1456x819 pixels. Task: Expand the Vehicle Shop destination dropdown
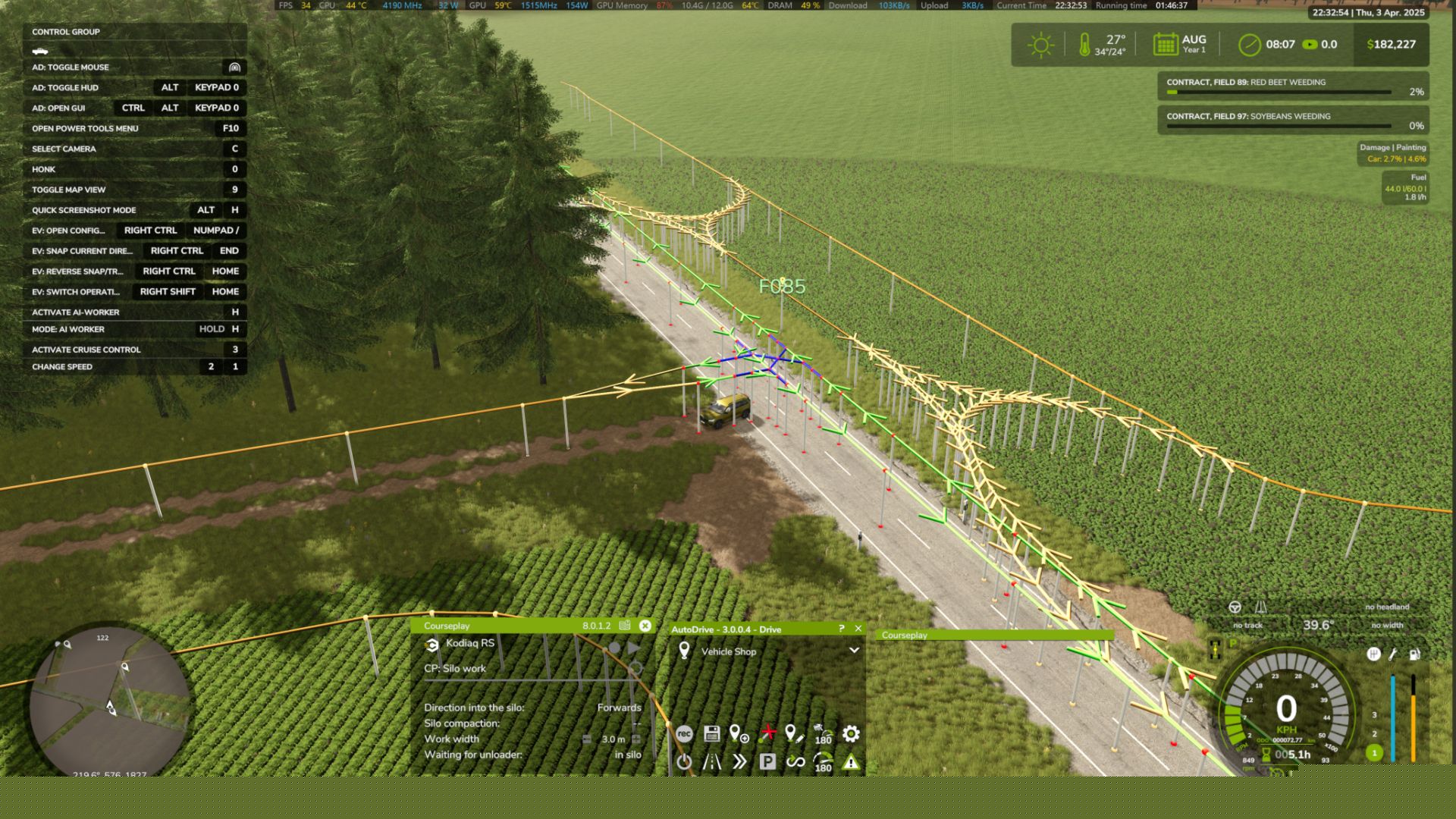point(854,651)
